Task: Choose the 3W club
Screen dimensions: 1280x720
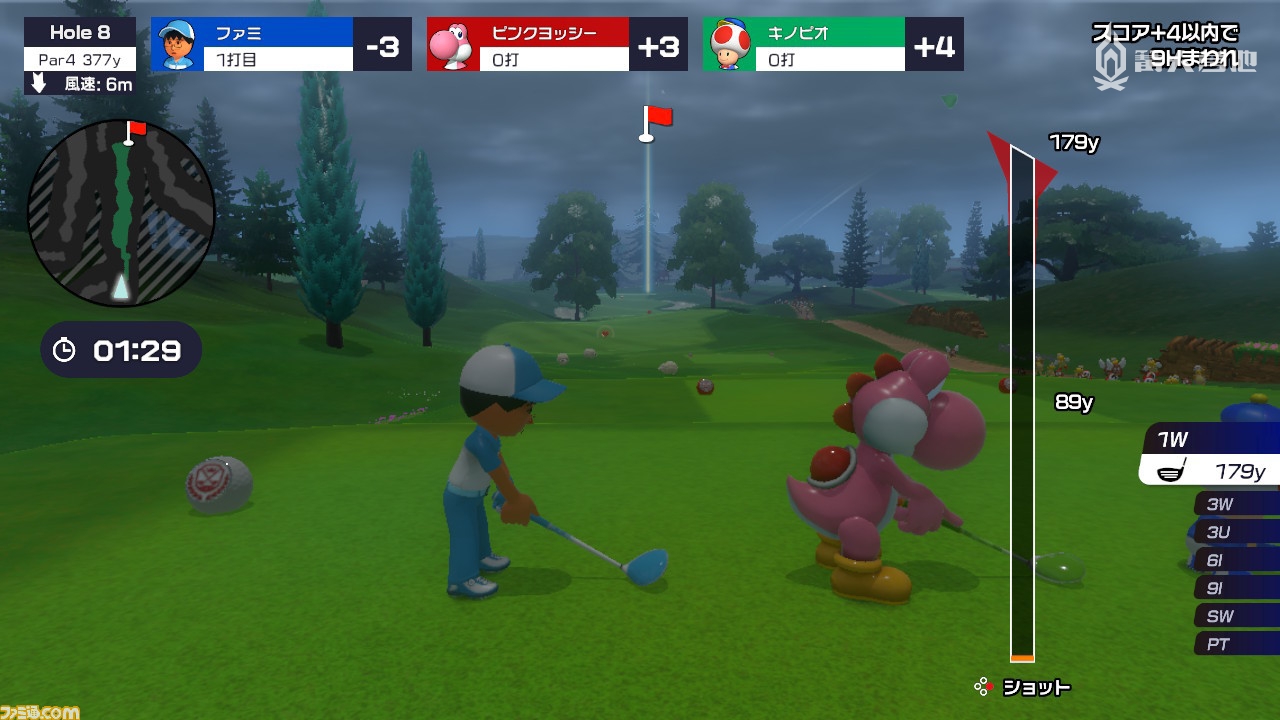Action: pos(1234,504)
